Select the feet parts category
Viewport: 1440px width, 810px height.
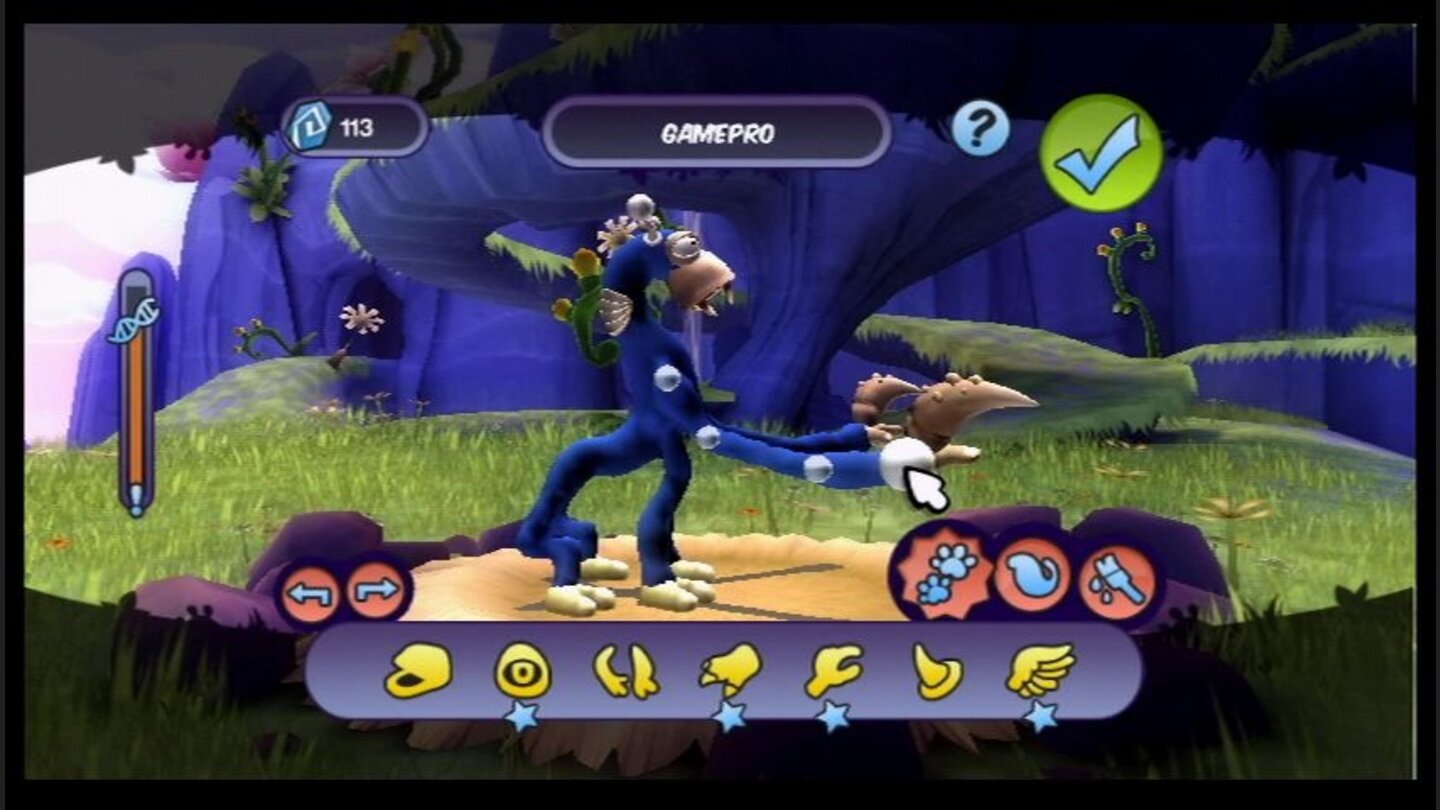(730, 670)
